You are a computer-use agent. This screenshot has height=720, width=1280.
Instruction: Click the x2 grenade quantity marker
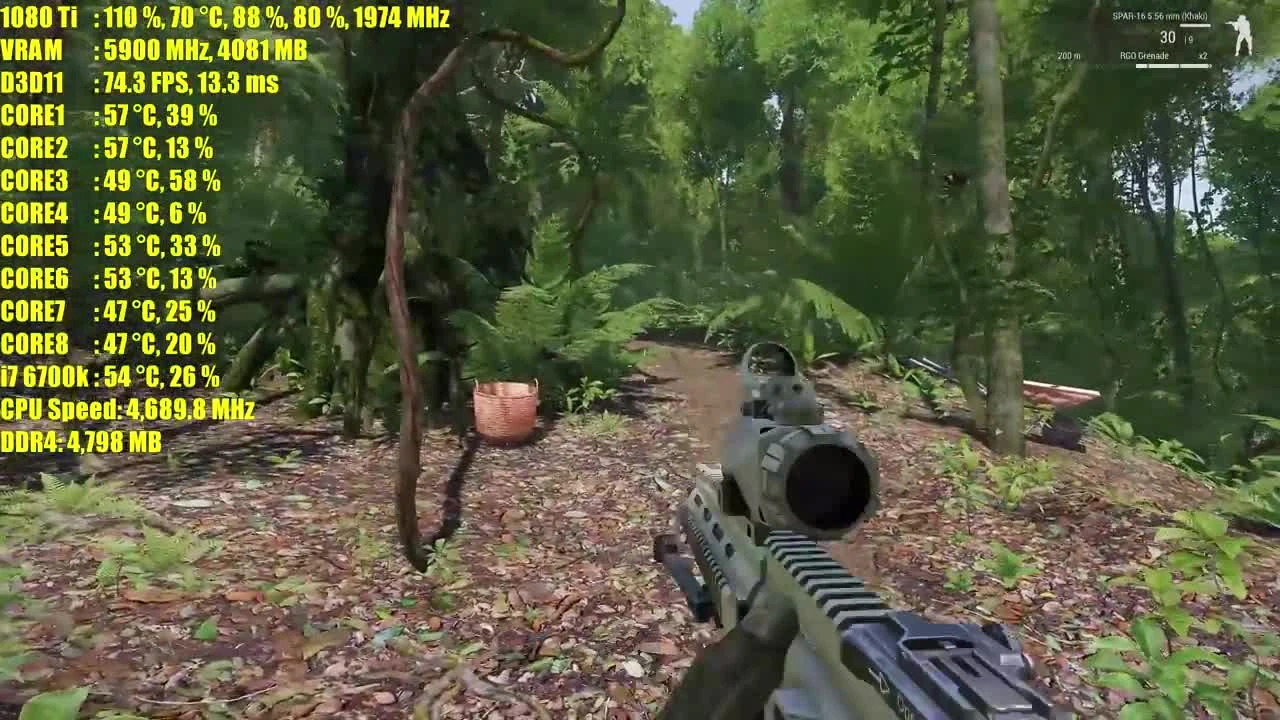1203,56
